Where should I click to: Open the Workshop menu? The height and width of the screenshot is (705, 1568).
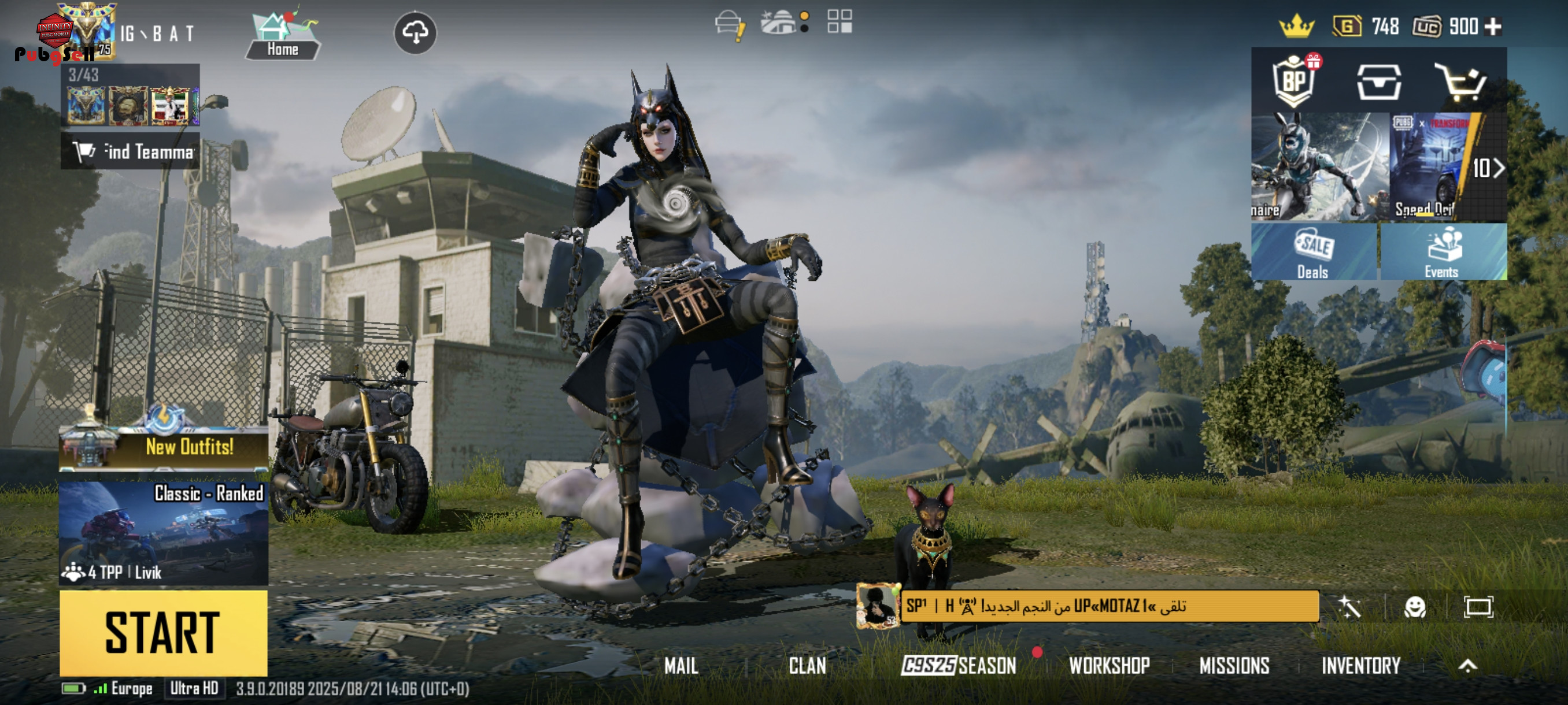pos(1109,666)
